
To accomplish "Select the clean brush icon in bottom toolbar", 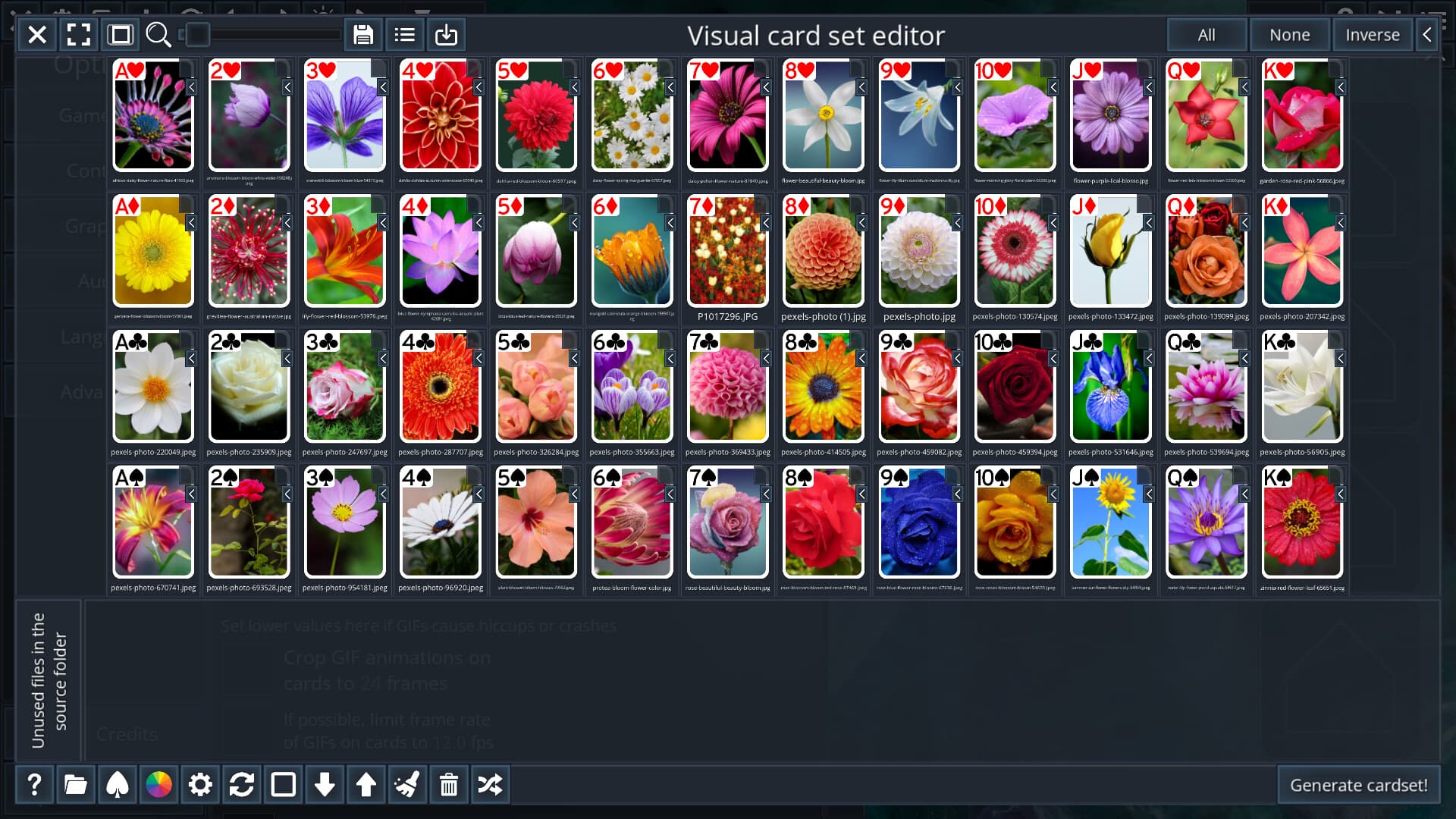I will click(x=407, y=785).
